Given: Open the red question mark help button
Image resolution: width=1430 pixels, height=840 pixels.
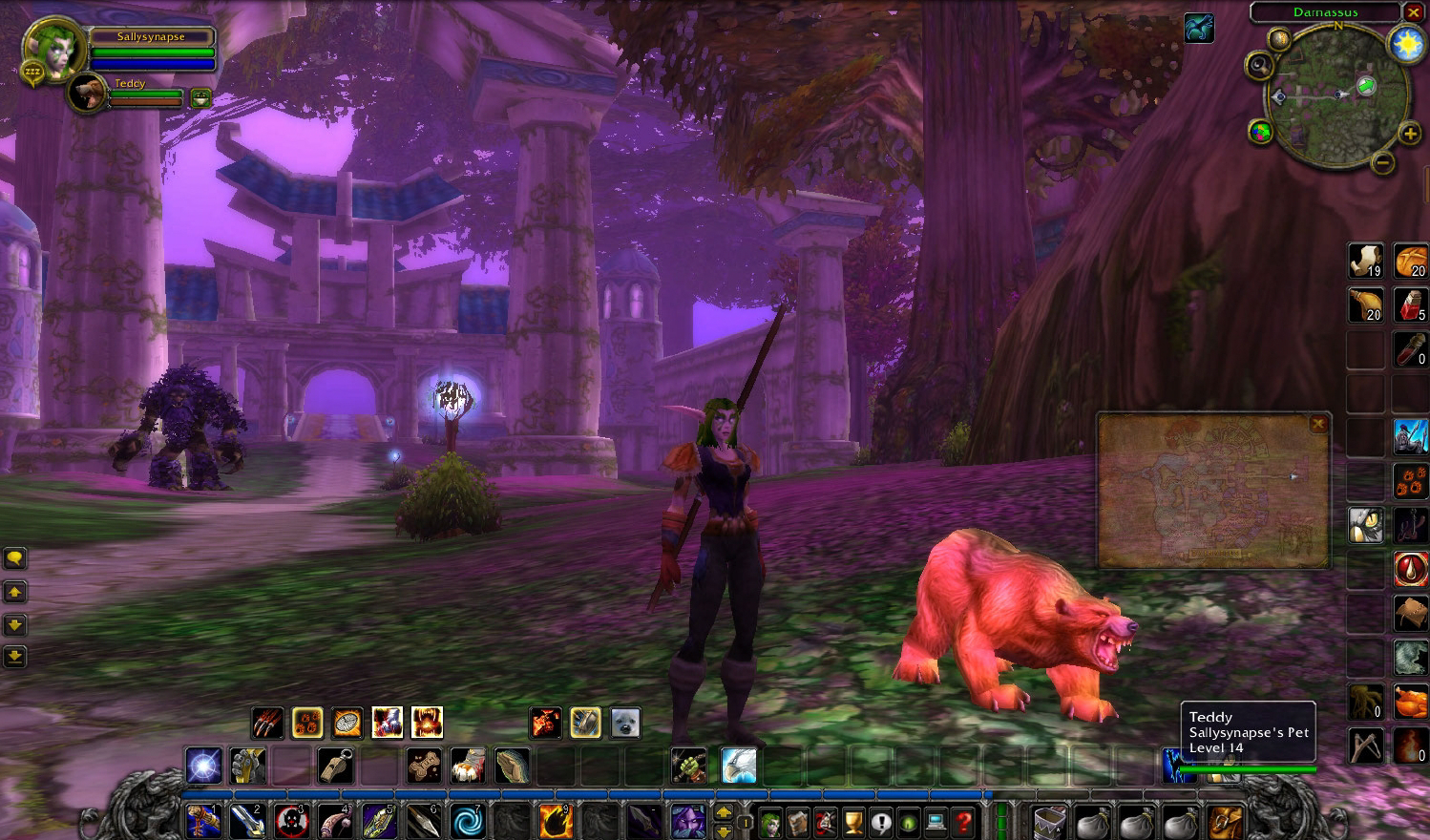Looking at the screenshot, I should tap(963, 821).
